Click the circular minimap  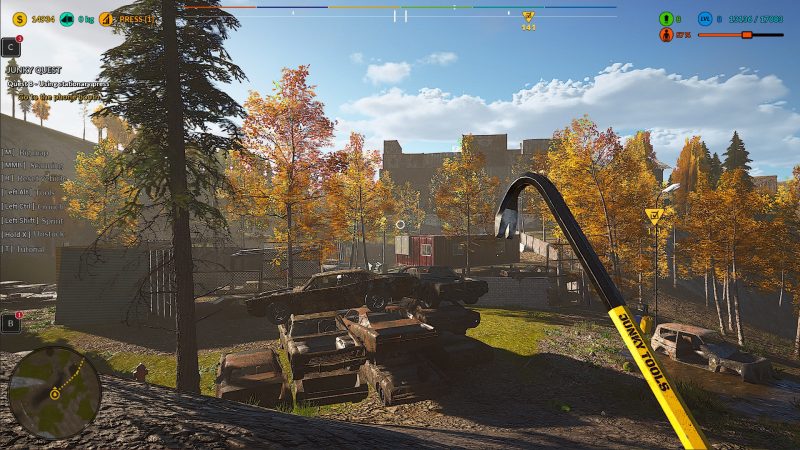click(x=54, y=392)
